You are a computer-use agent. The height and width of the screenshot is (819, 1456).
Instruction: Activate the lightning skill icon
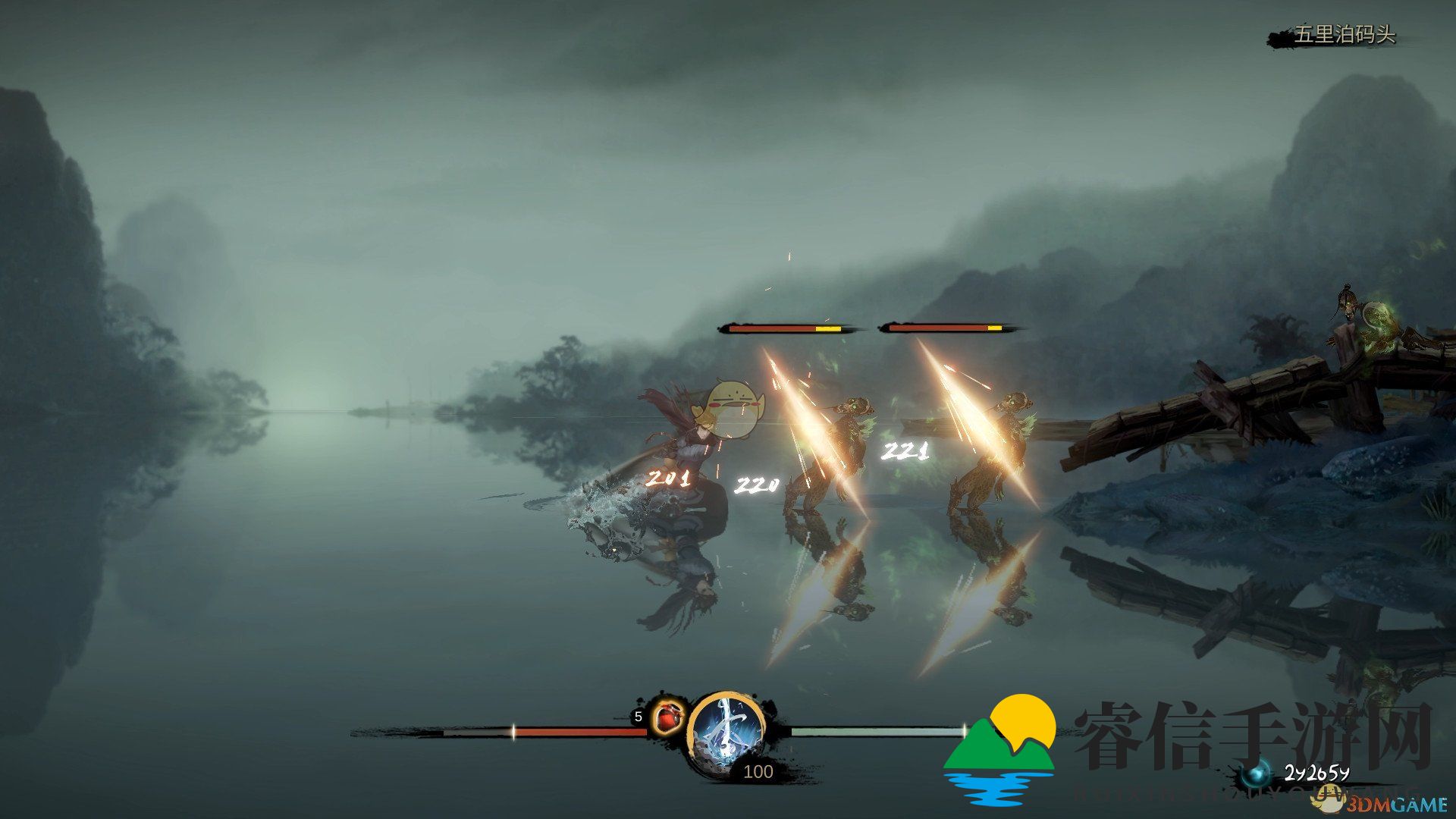click(x=726, y=730)
